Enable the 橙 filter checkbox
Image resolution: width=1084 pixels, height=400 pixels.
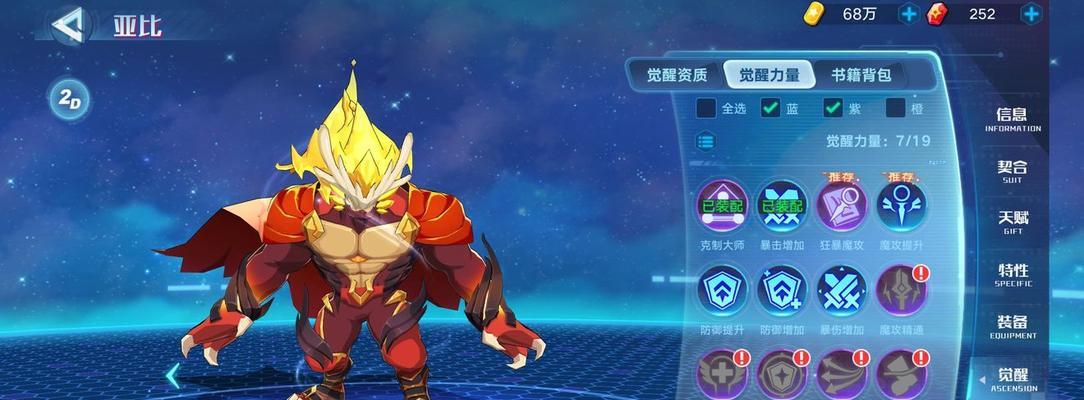coord(895,108)
